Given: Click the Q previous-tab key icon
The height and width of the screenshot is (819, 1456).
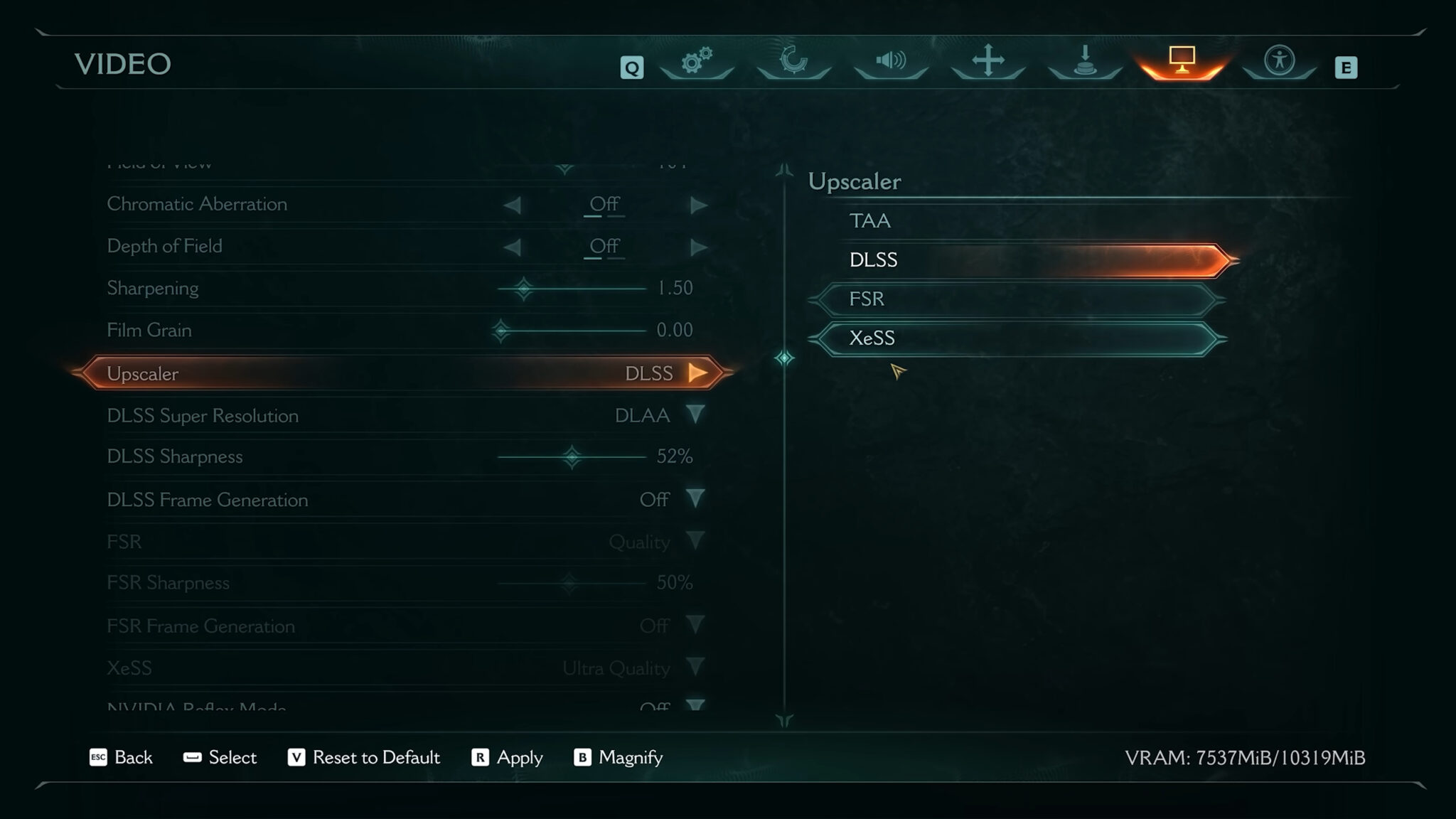Looking at the screenshot, I should coord(631,67).
